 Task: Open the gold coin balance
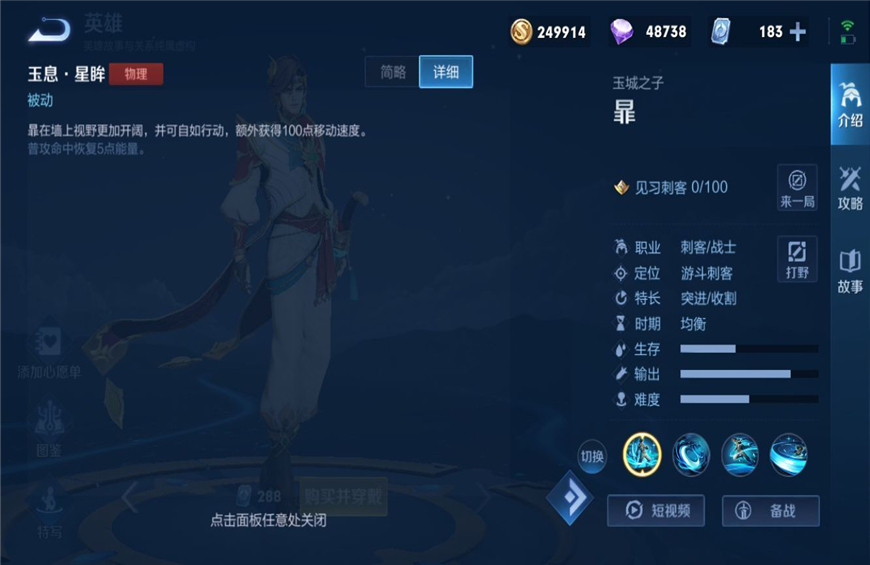pyautogui.click(x=549, y=32)
